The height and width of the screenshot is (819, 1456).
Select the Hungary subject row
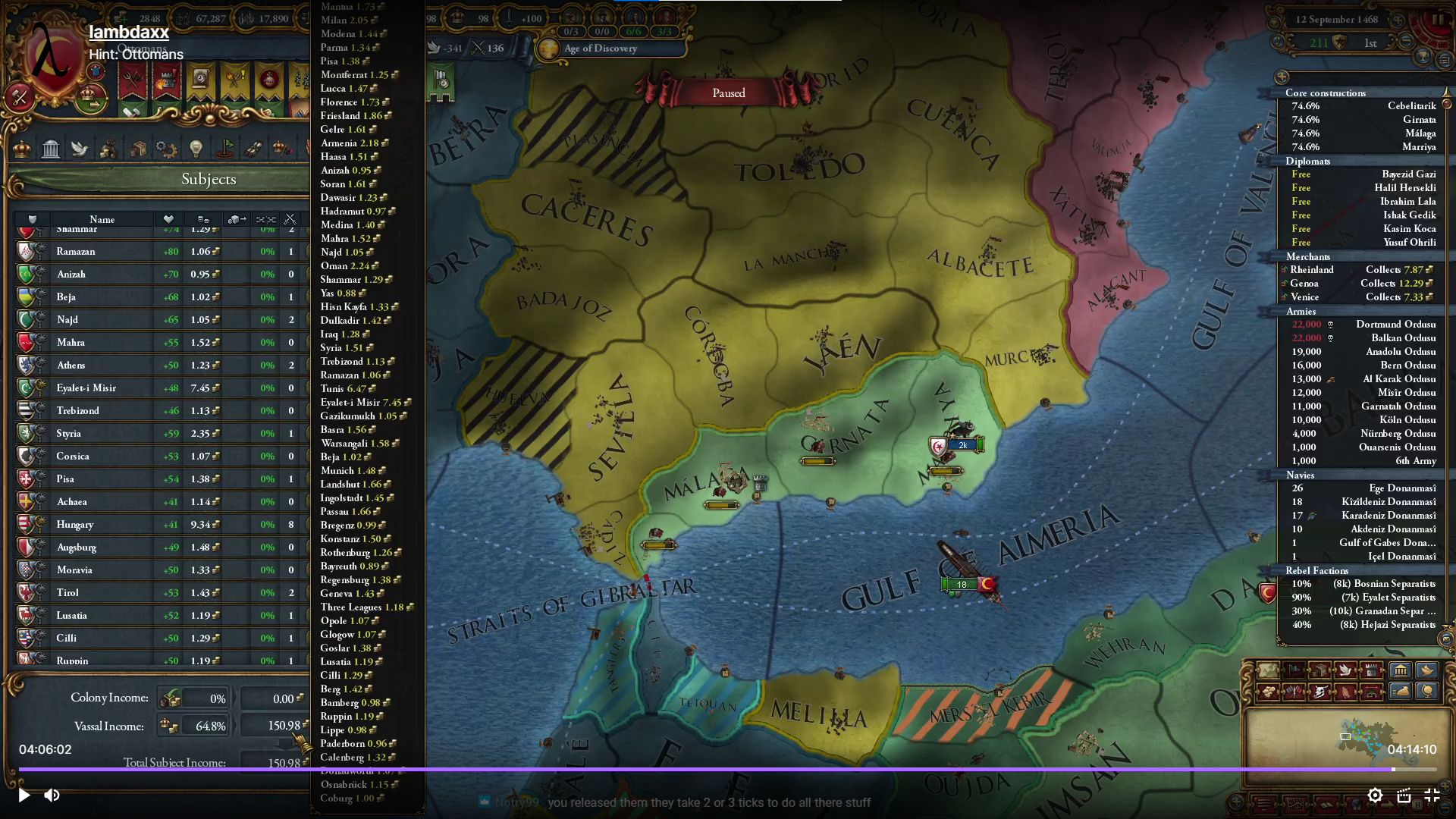(75, 524)
